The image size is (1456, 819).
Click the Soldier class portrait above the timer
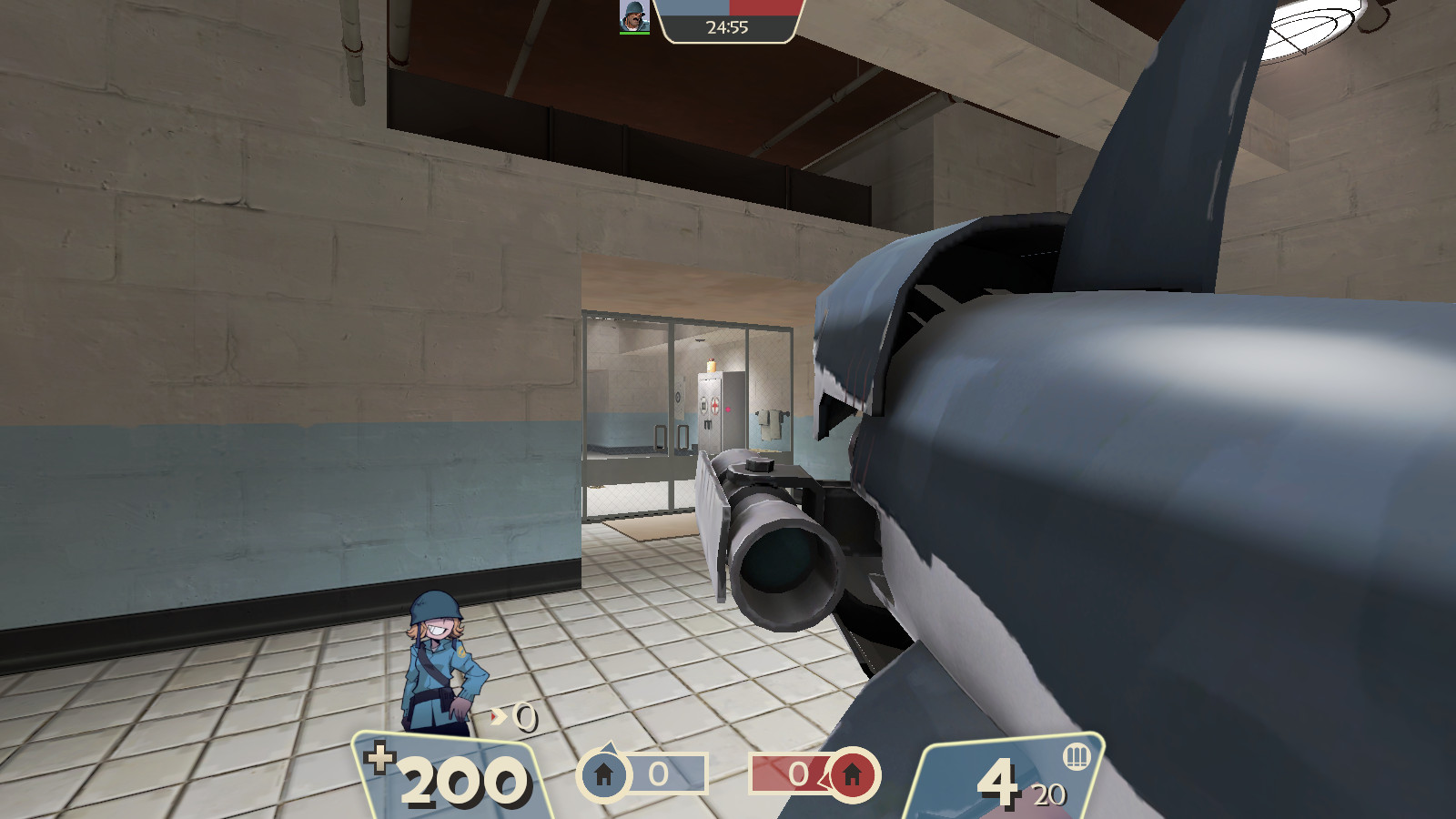point(634,17)
